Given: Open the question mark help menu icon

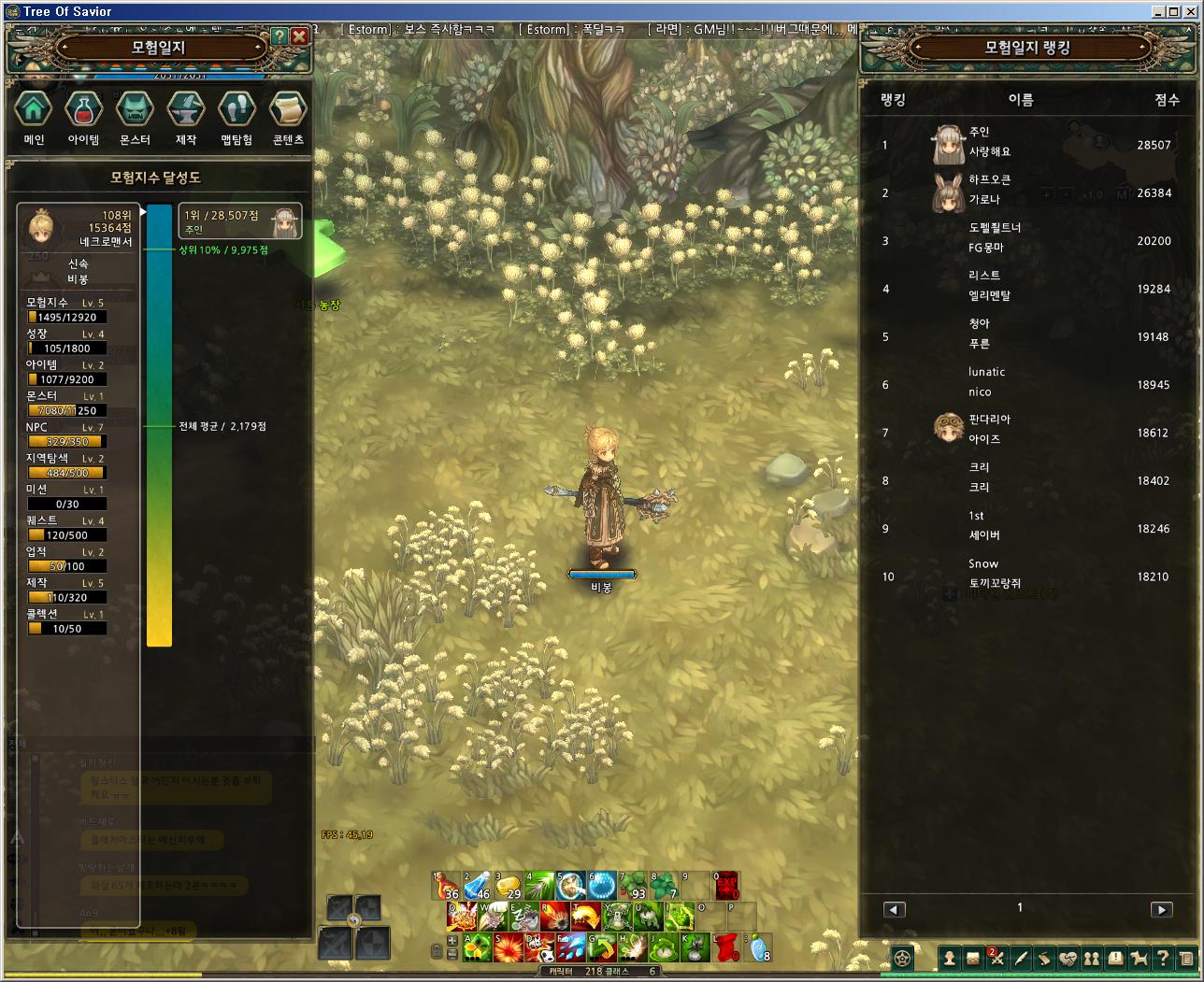Looking at the screenshot, I should click(x=1162, y=958).
